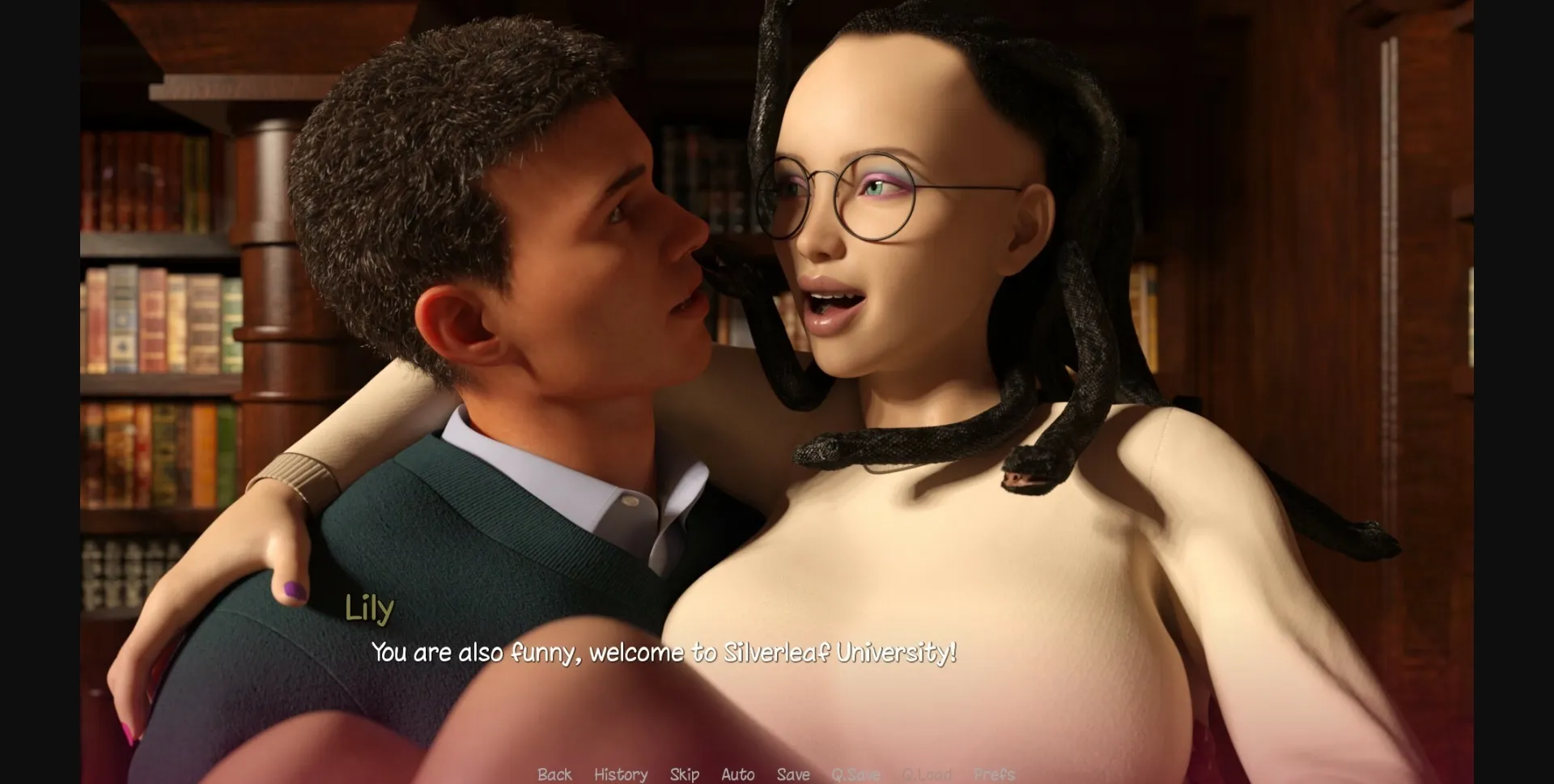Image resolution: width=1554 pixels, height=784 pixels.
Task: Click the scene to continue the story
Action: (x=777, y=364)
